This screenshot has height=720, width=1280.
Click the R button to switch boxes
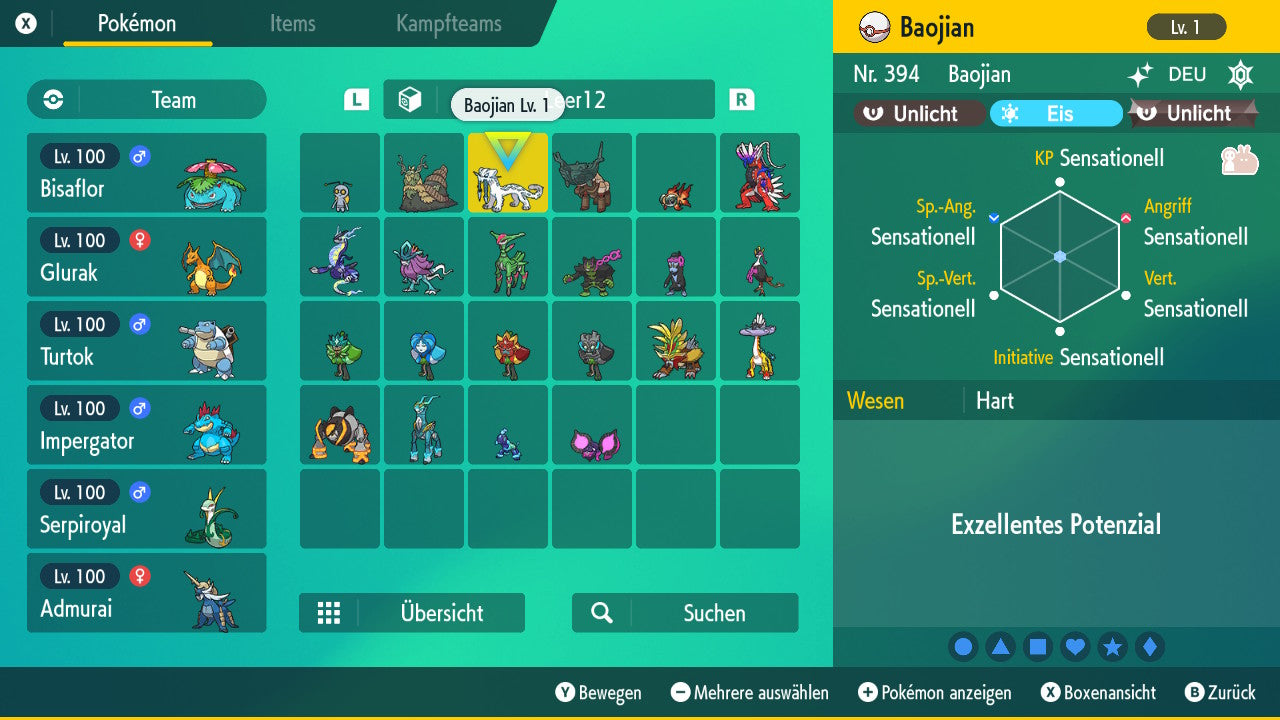click(x=740, y=99)
